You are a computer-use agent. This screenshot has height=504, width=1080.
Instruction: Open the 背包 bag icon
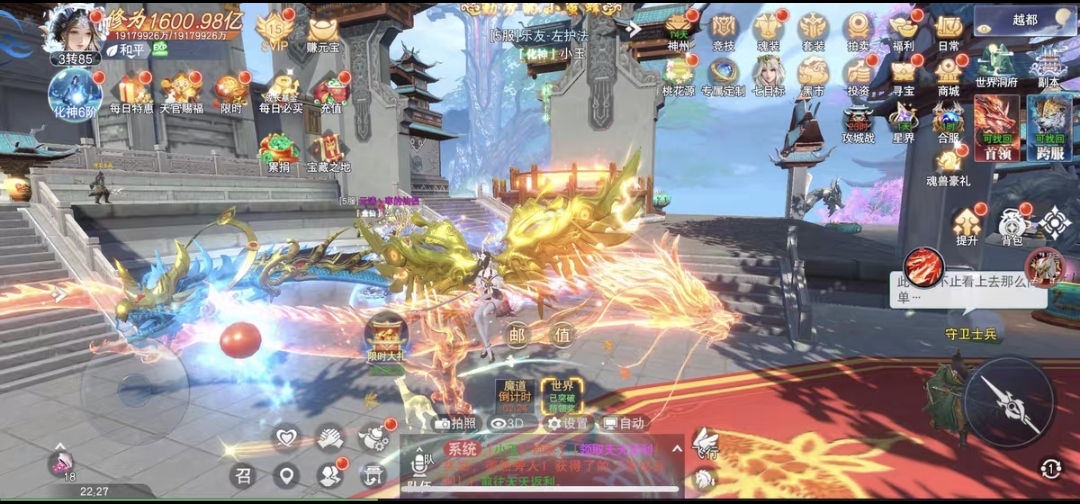click(1011, 224)
